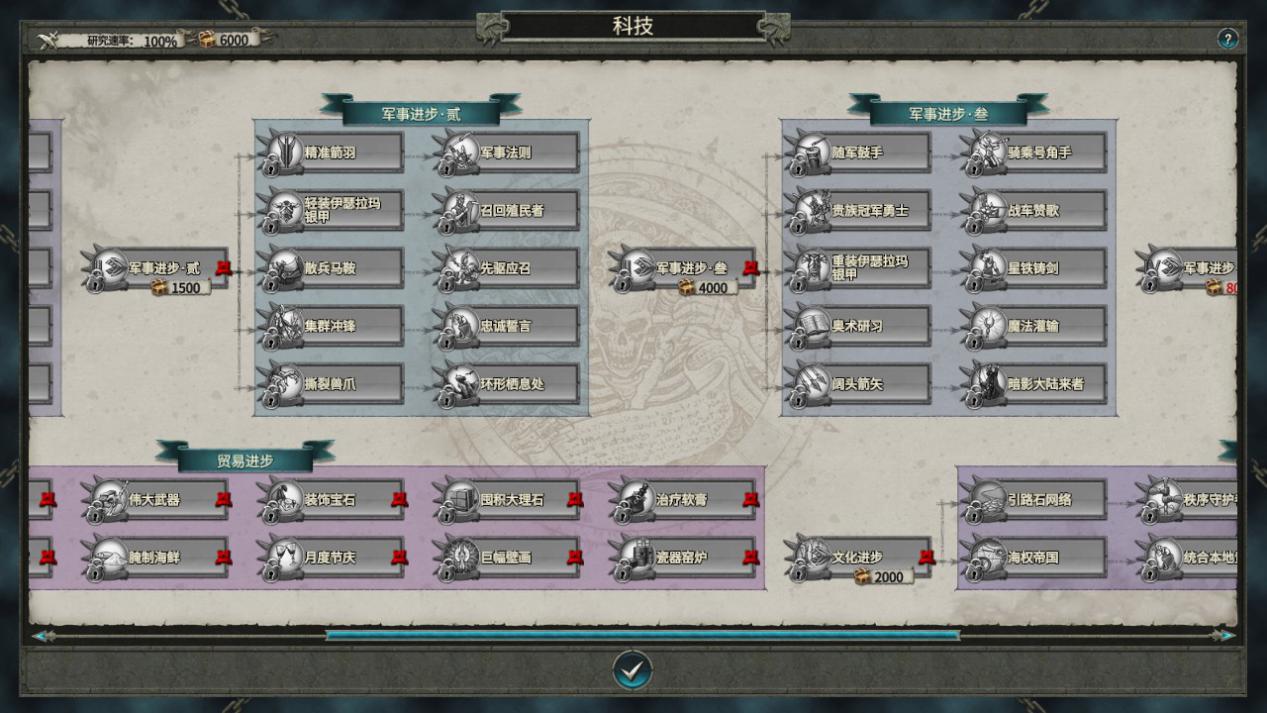Pick the 环形栖息处 technology
Screen dimensions: 1267x713
click(x=509, y=384)
